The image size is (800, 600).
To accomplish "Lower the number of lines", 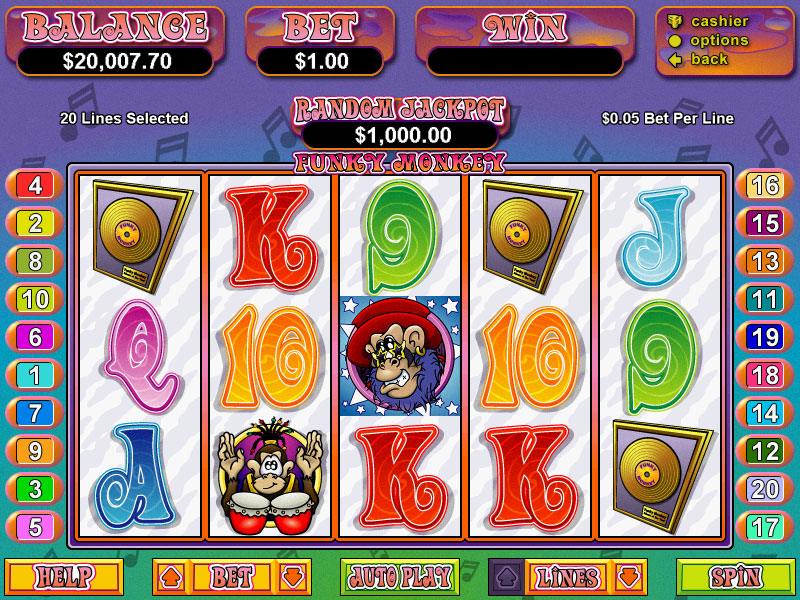I will pos(629,577).
